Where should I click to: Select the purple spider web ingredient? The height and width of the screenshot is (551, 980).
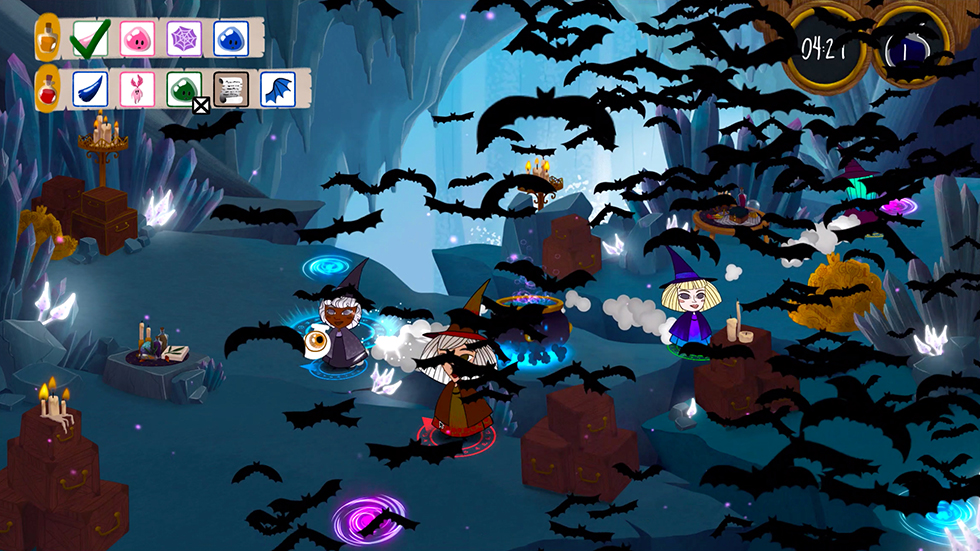pos(184,38)
